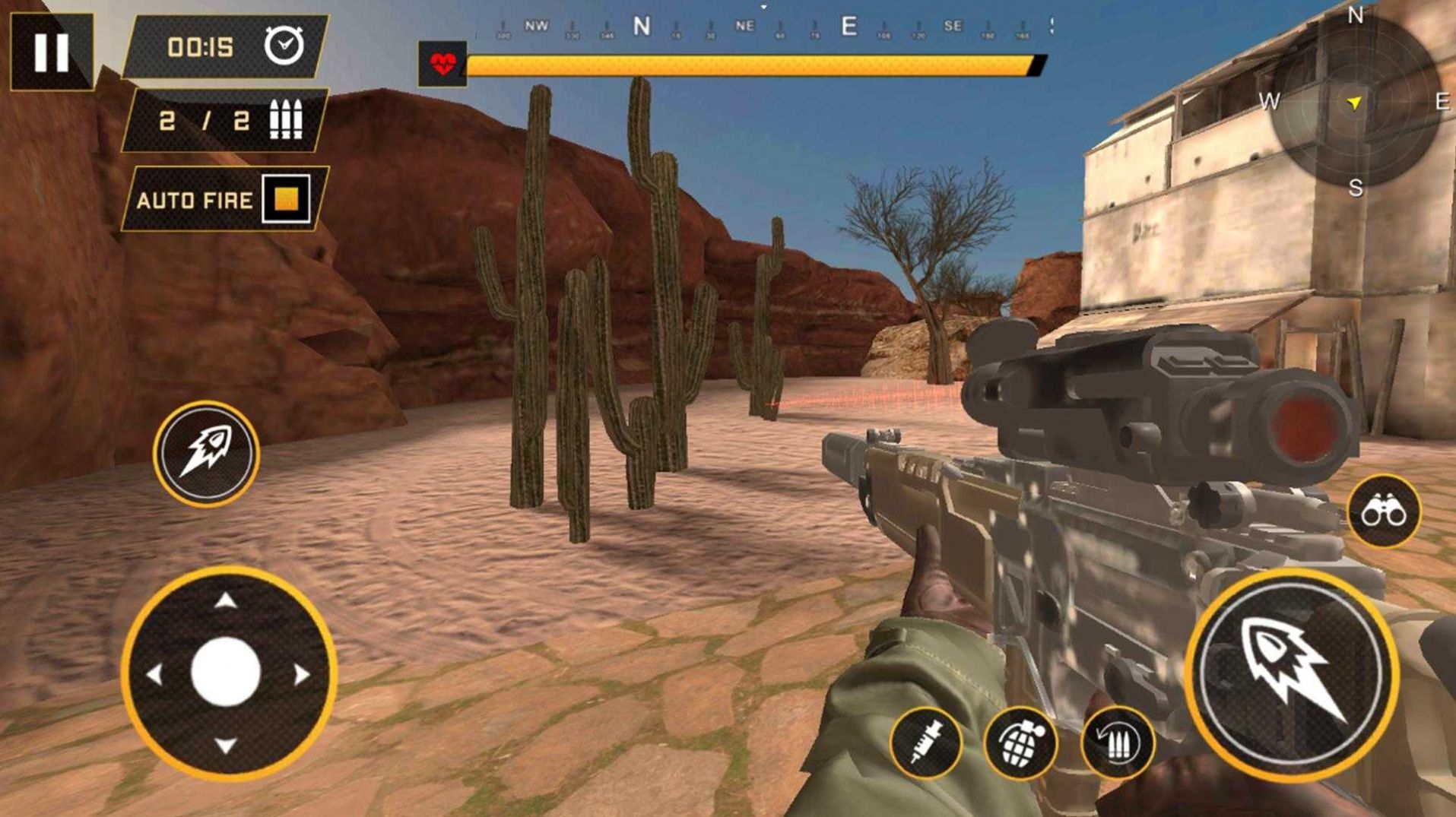The width and height of the screenshot is (1456, 817).
Task: Use the syringe health injection
Action: (925, 743)
